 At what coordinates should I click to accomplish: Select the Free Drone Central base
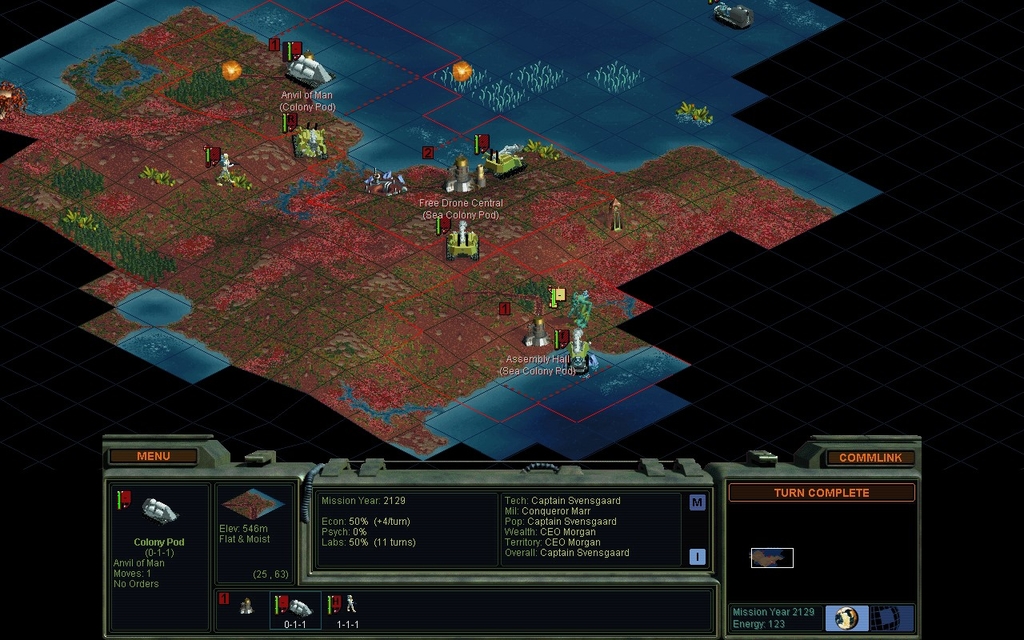tap(462, 175)
